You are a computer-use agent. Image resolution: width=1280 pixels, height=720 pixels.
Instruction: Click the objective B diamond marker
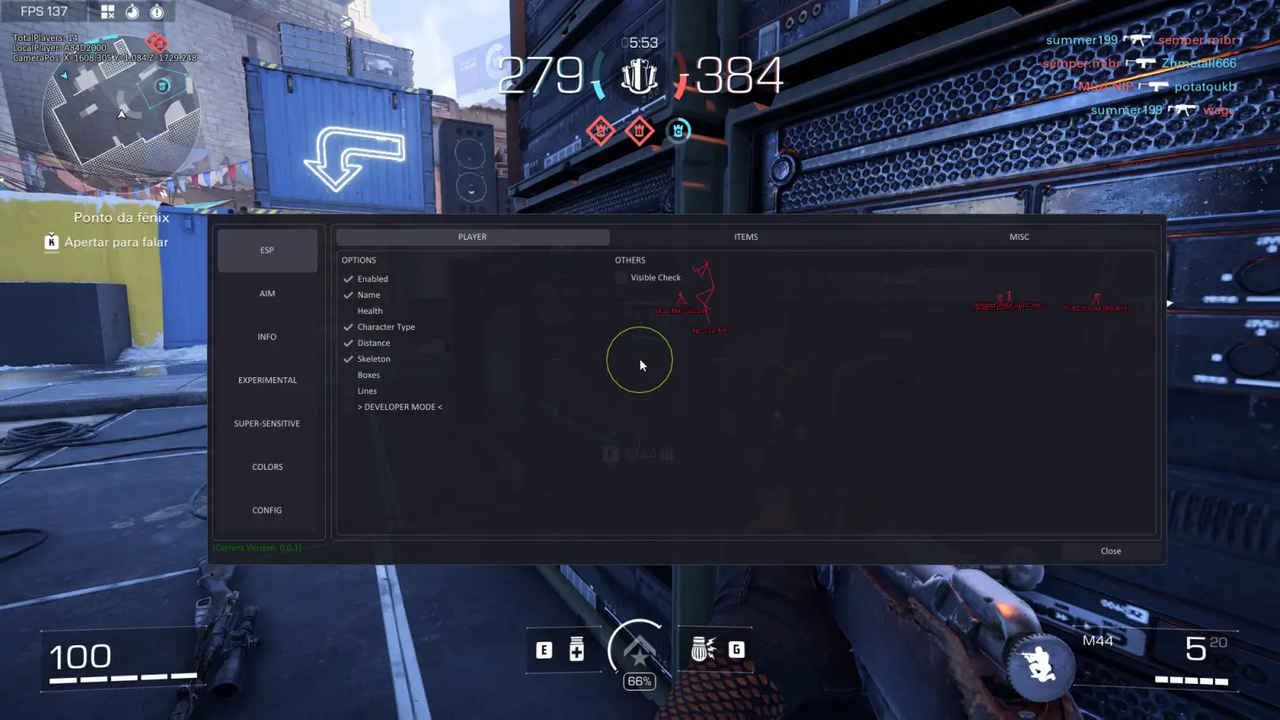coord(639,131)
